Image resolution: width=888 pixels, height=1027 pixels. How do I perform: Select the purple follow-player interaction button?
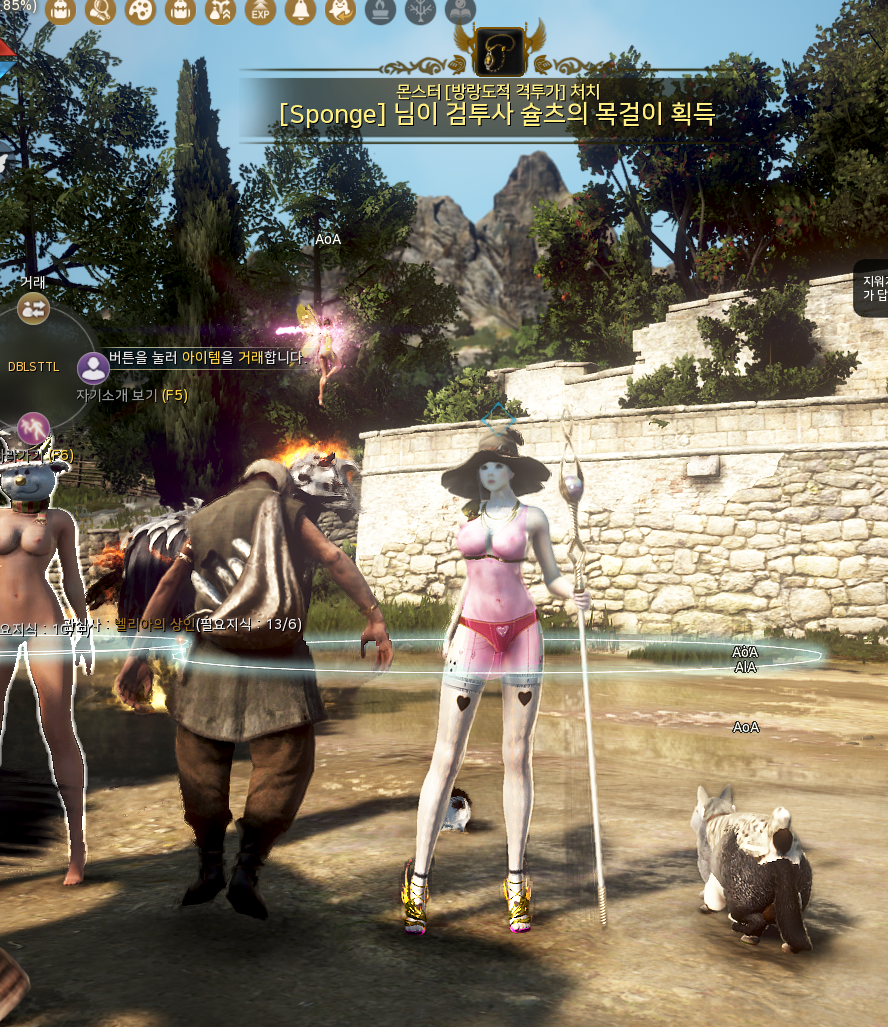click(34, 428)
